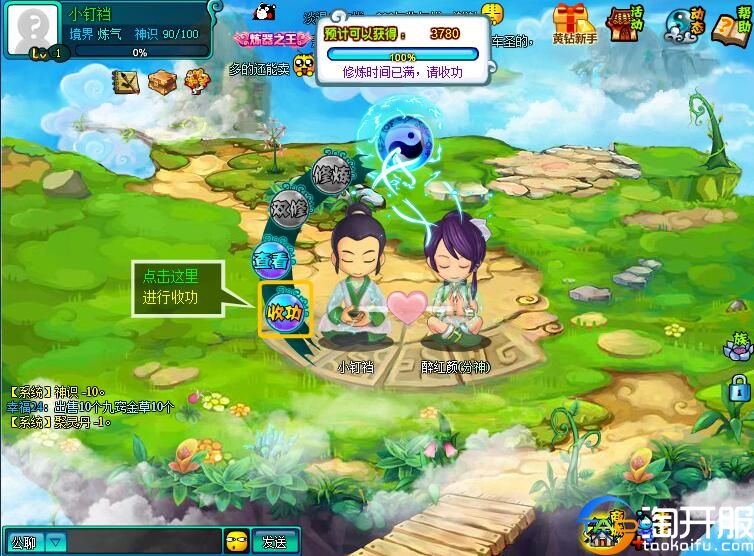Open the 黄钻新手 gift box
Image resolution: width=754 pixels, height=556 pixels.
pos(574,23)
